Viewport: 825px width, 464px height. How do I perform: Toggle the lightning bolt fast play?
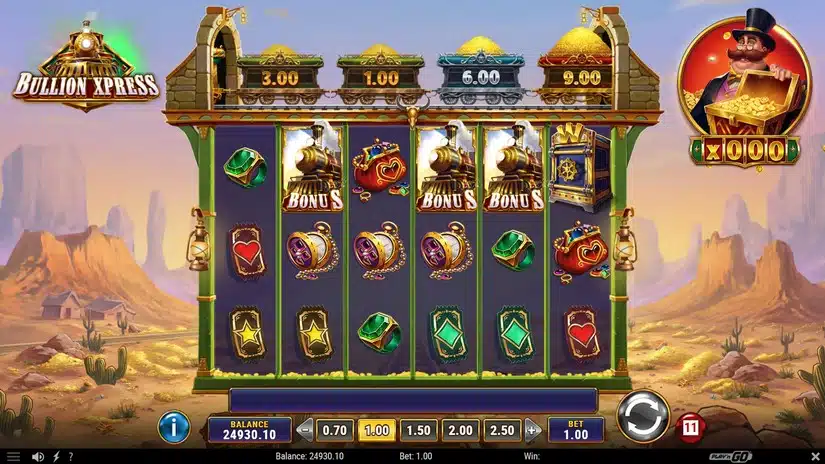click(x=54, y=457)
